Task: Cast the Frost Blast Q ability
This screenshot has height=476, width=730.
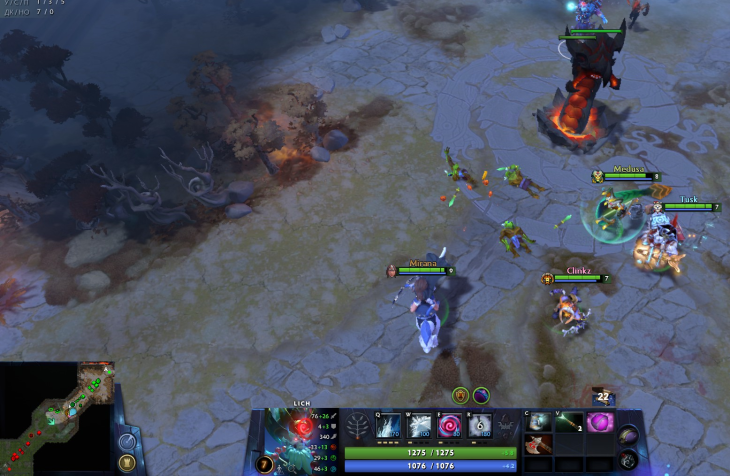Action: pyautogui.click(x=388, y=425)
